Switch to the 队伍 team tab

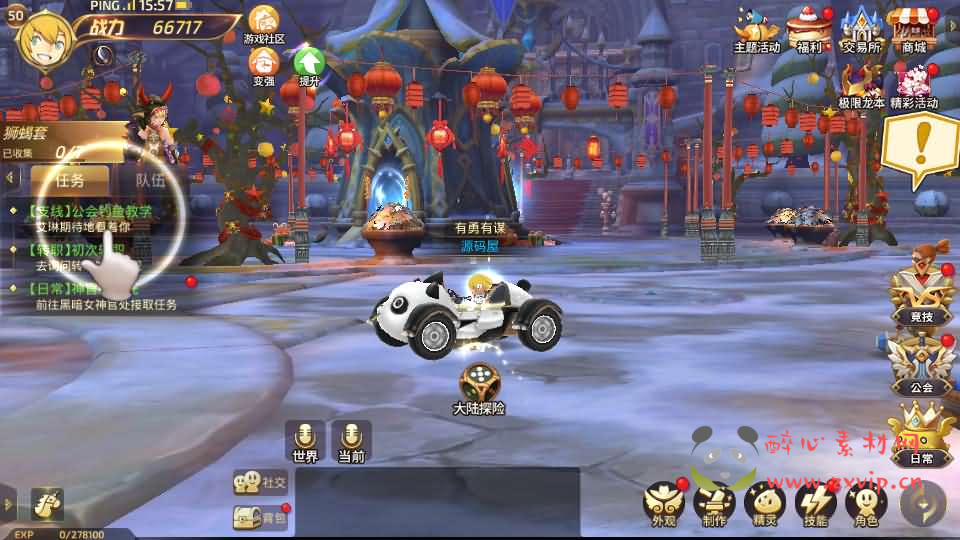coord(151,180)
